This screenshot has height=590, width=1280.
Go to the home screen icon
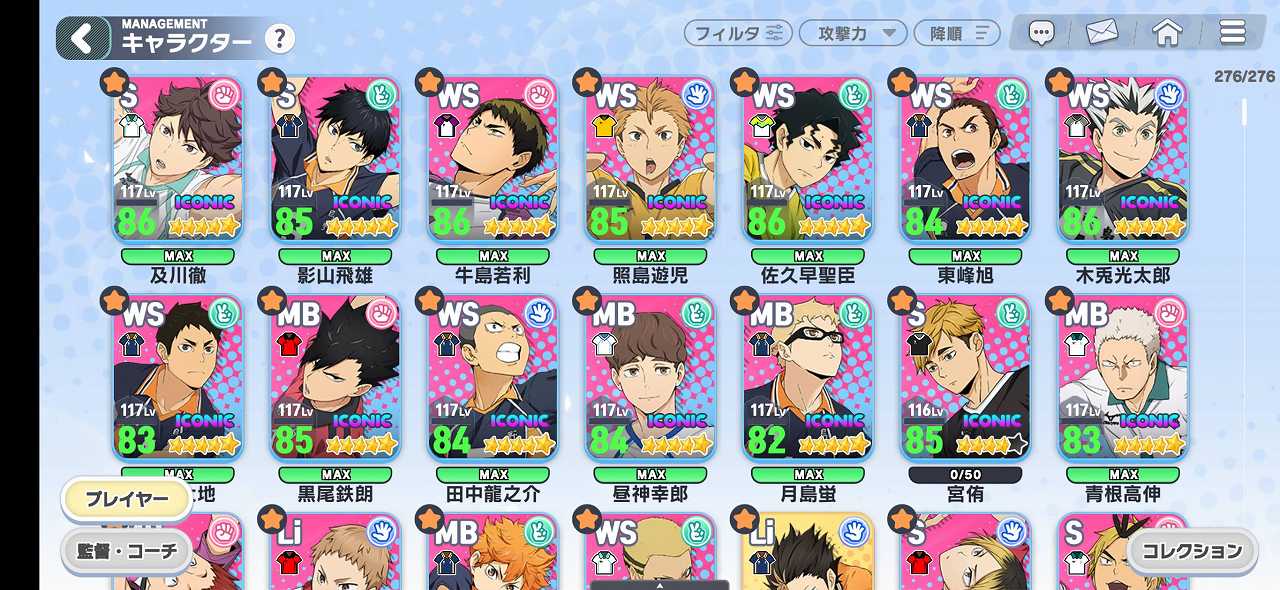(1167, 34)
